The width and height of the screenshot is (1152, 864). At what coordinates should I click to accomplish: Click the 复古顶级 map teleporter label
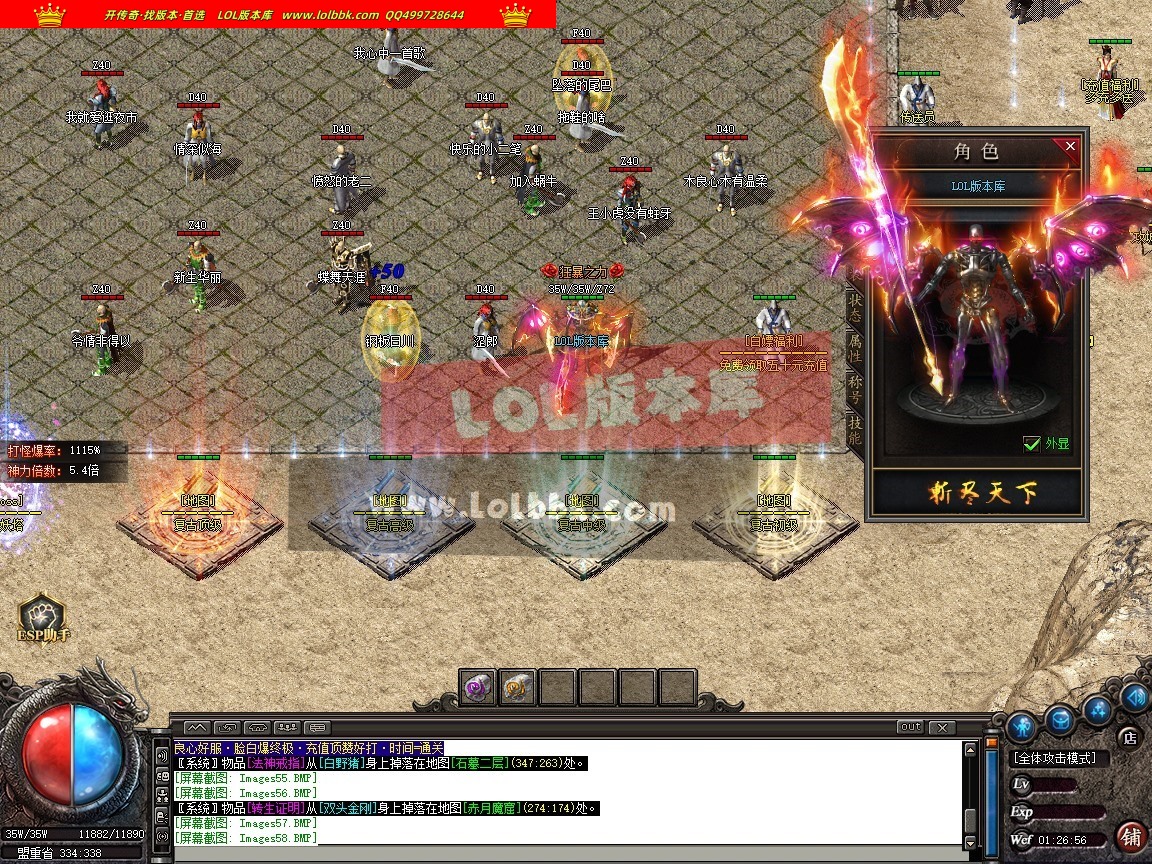196,524
